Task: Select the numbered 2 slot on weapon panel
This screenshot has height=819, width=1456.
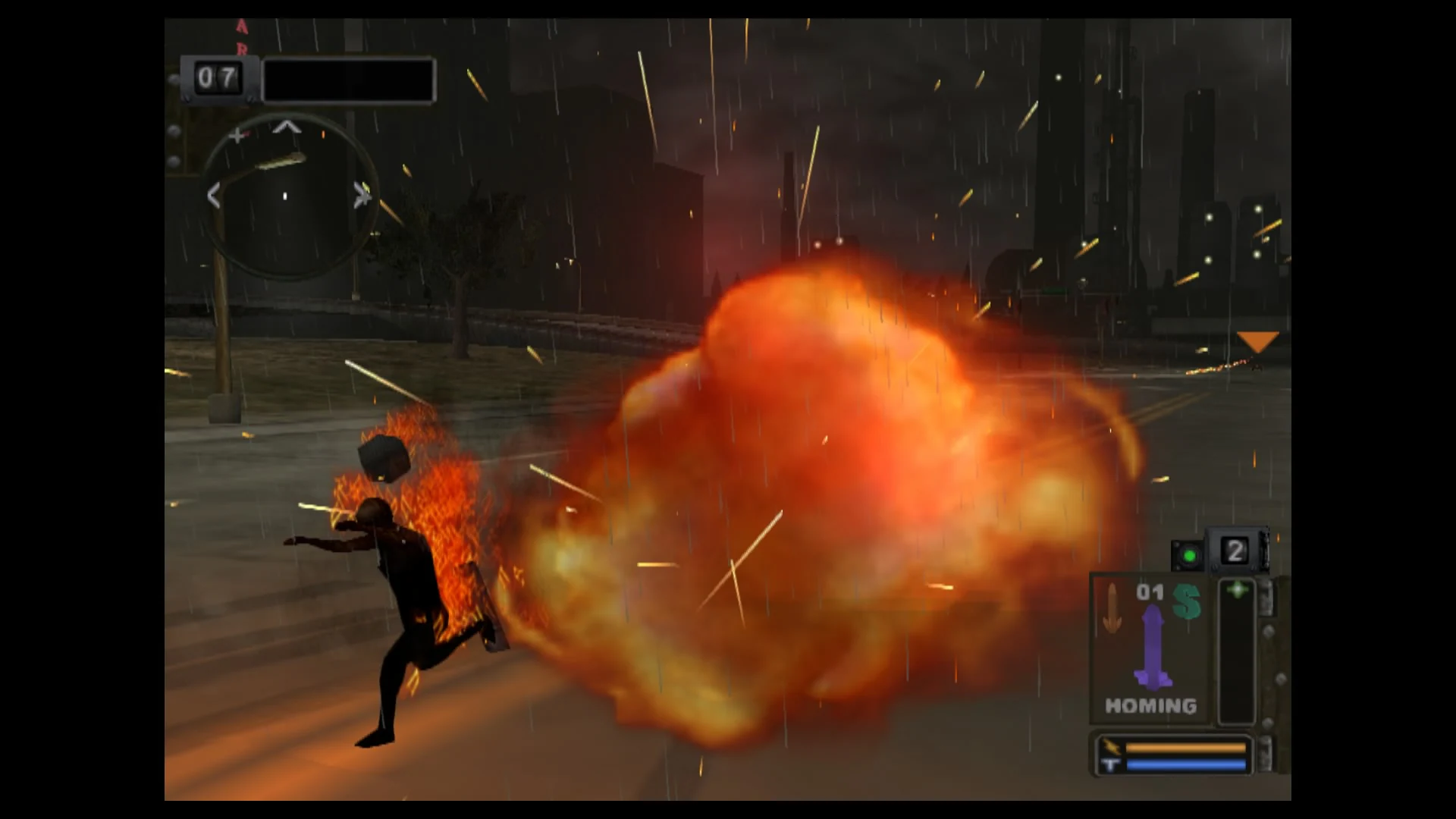Action: click(1235, 552)
